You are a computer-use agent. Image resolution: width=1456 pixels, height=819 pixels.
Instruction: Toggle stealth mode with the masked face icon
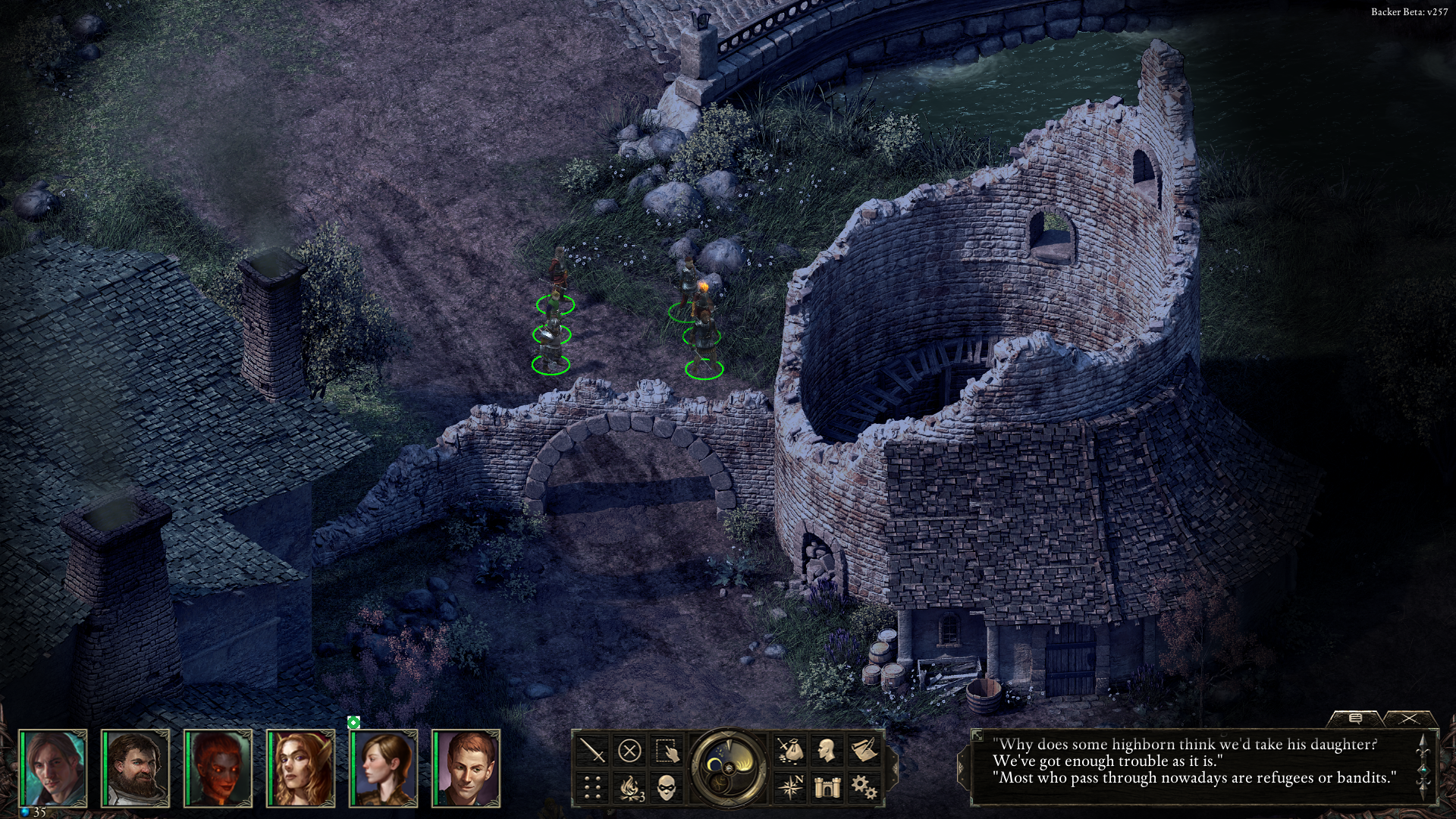click(667, 787)
